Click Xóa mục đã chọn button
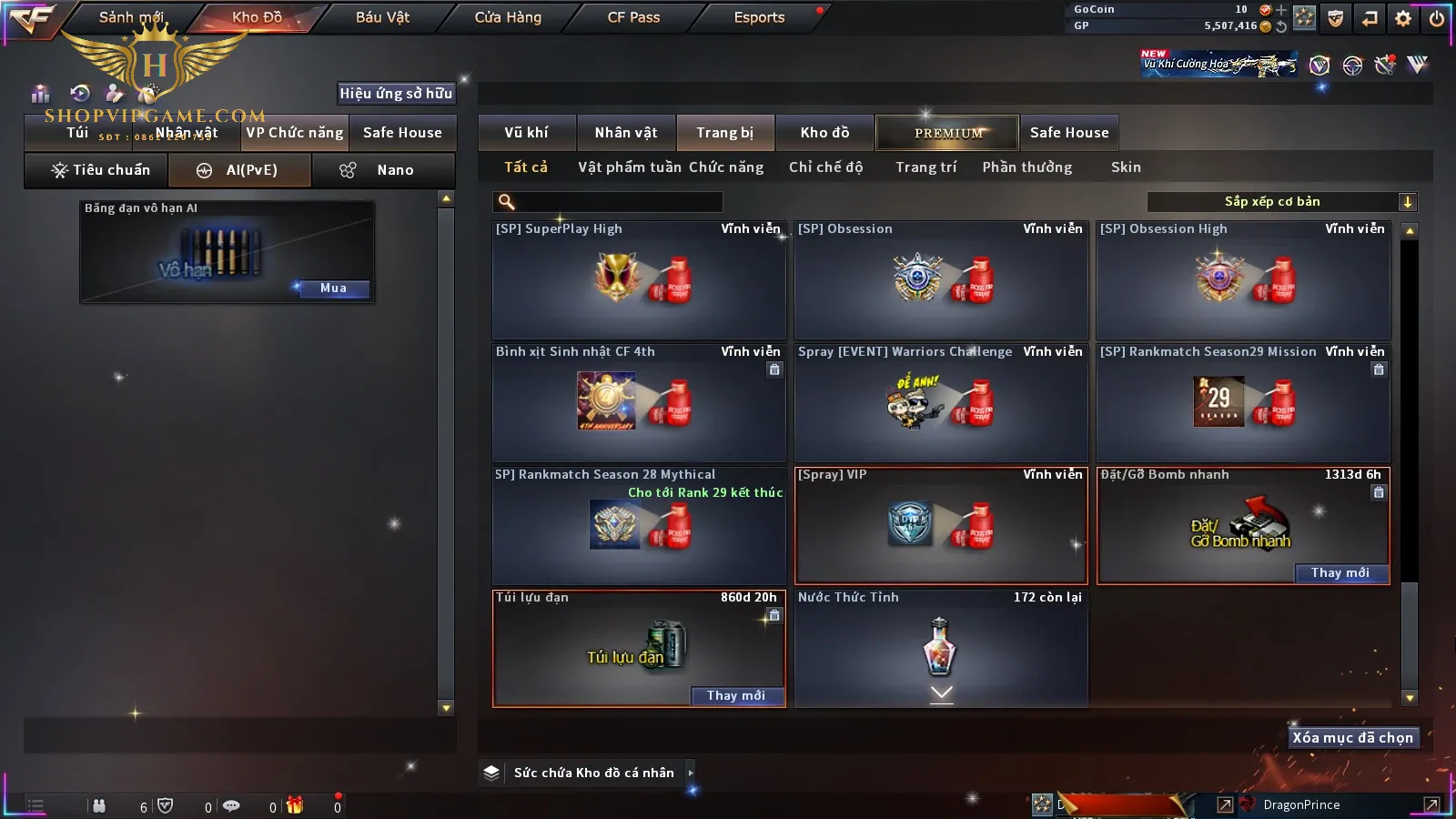The width and height of the screenshot is (1456, 819). click(1352, 738)
